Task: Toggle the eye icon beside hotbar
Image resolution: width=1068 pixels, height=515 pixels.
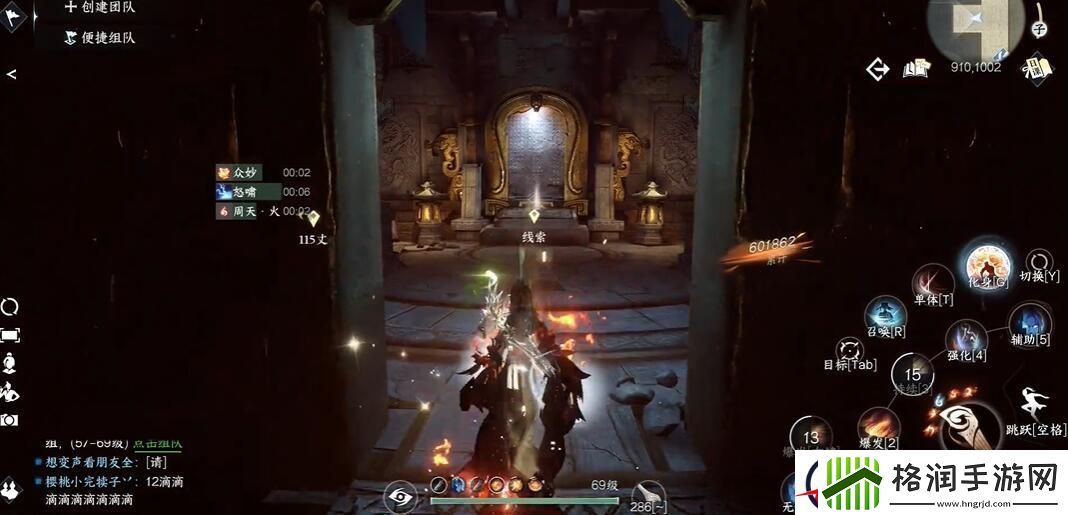Action: [400, 495]
